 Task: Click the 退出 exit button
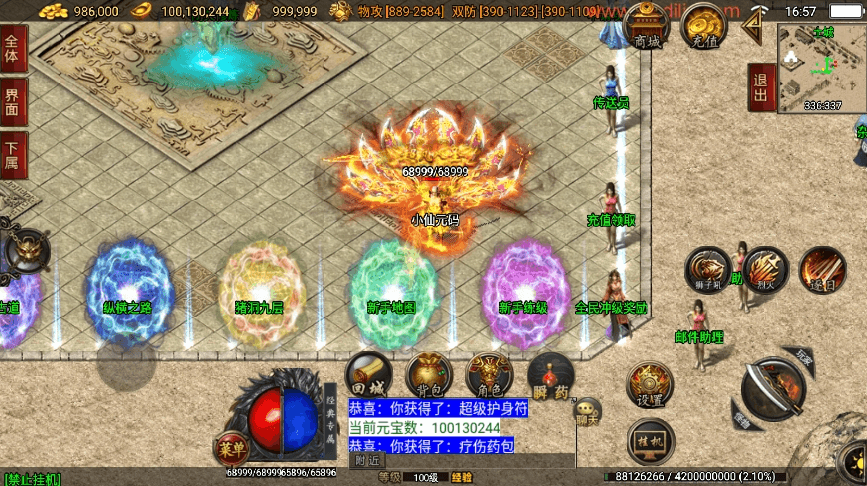760,88
